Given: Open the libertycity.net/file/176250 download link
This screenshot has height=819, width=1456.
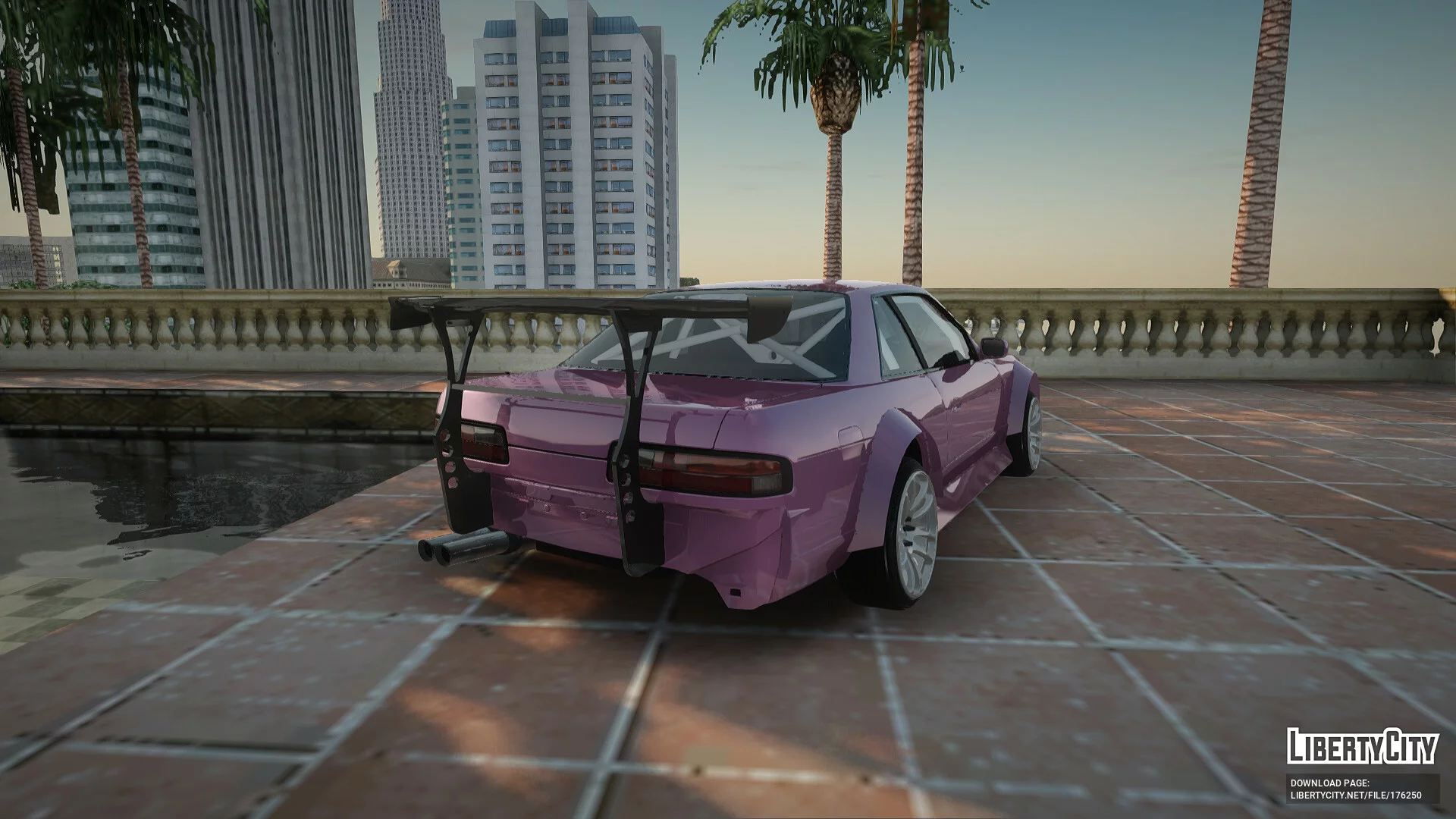Looking at the screenshot, I should coord(1356,795).
